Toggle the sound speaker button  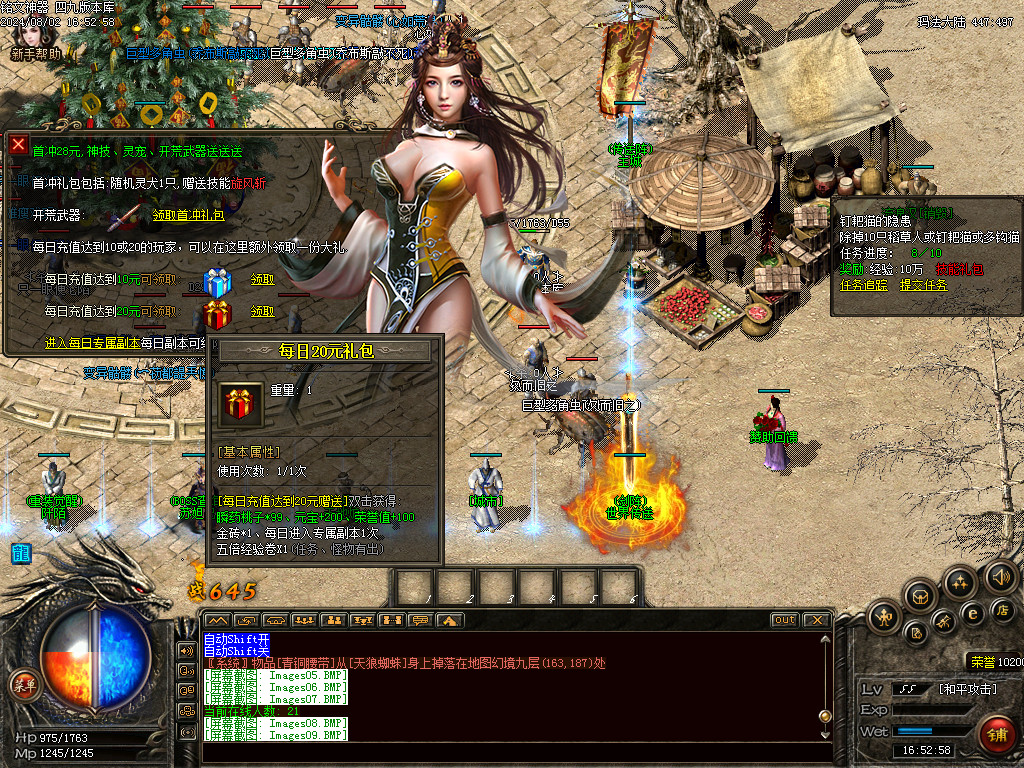[1000, 577]
